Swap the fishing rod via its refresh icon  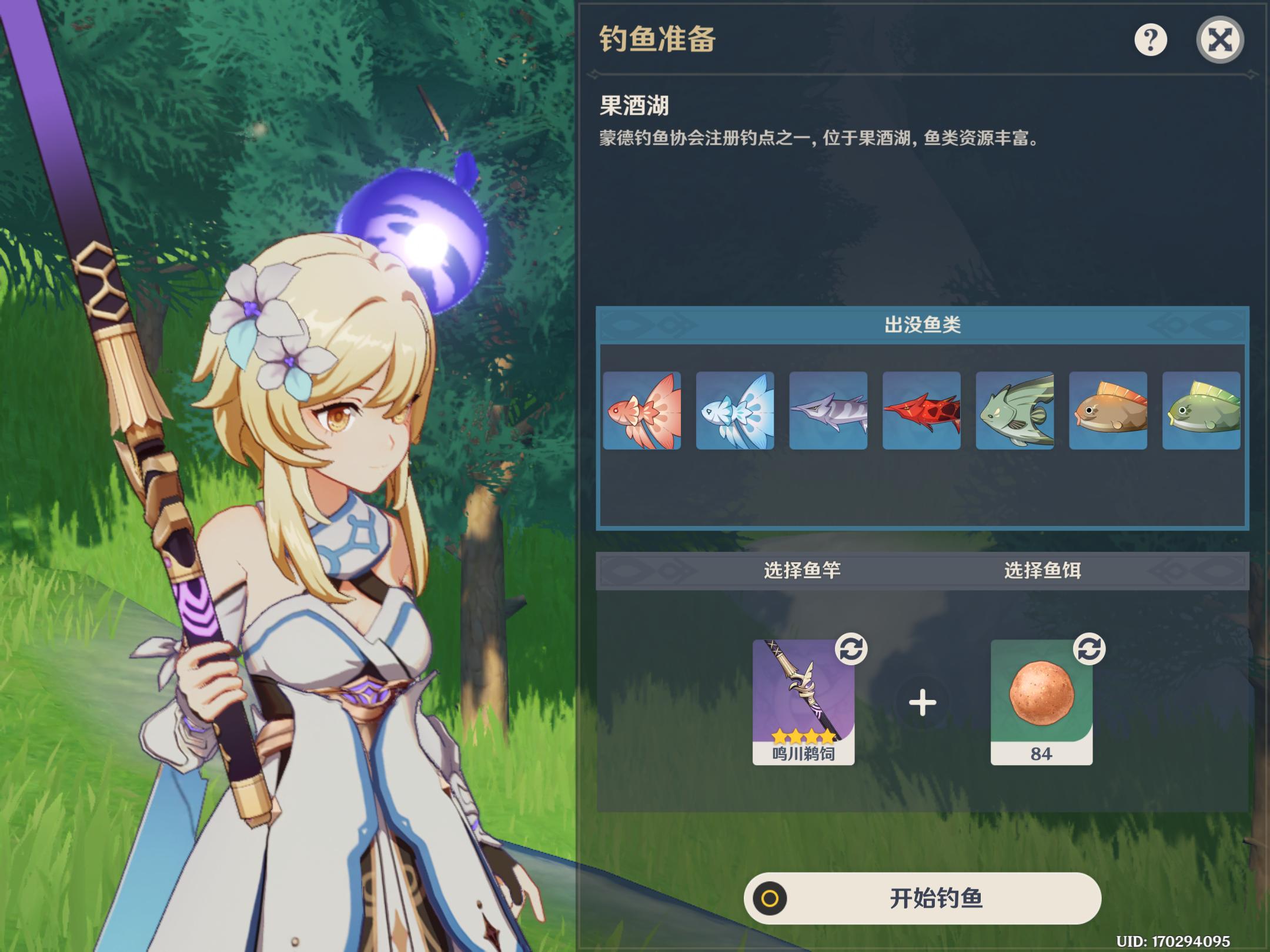(851, 649)
